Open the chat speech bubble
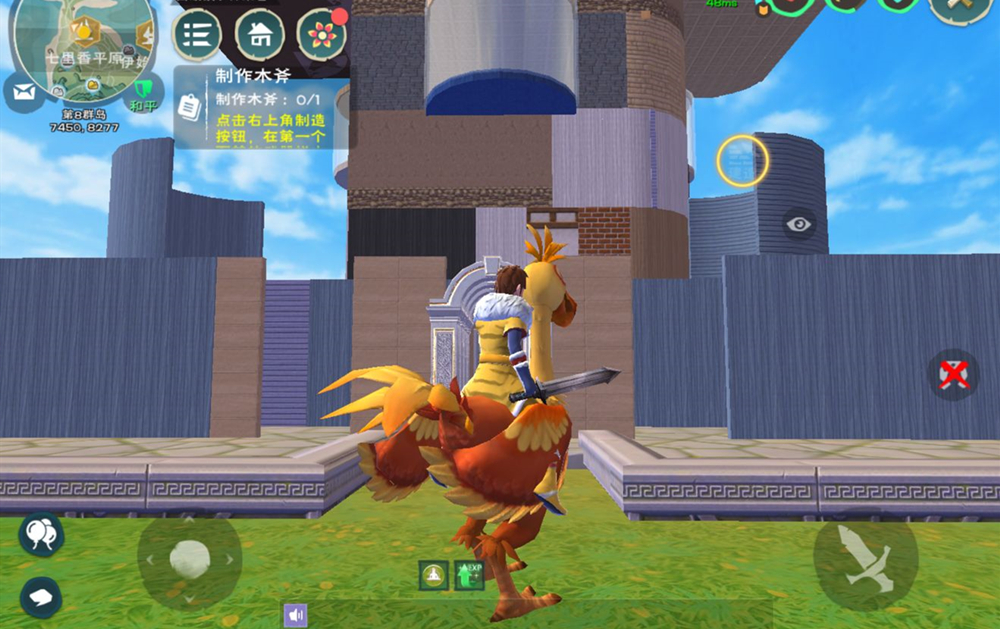Image resolution: width=1000 pixels, height=629 pixels. (x=41, y=596)
